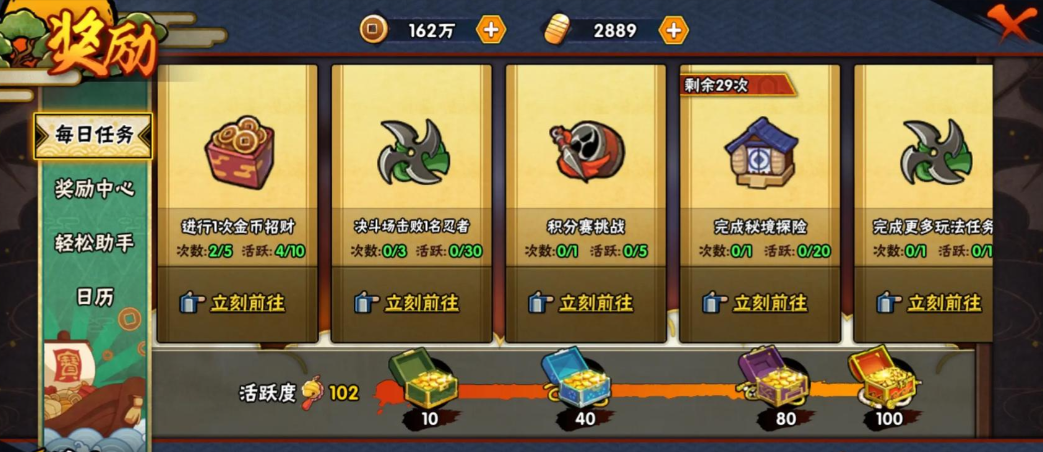
Task: Claim the blue chest at 40 activity
Action: tap(576, 378)
